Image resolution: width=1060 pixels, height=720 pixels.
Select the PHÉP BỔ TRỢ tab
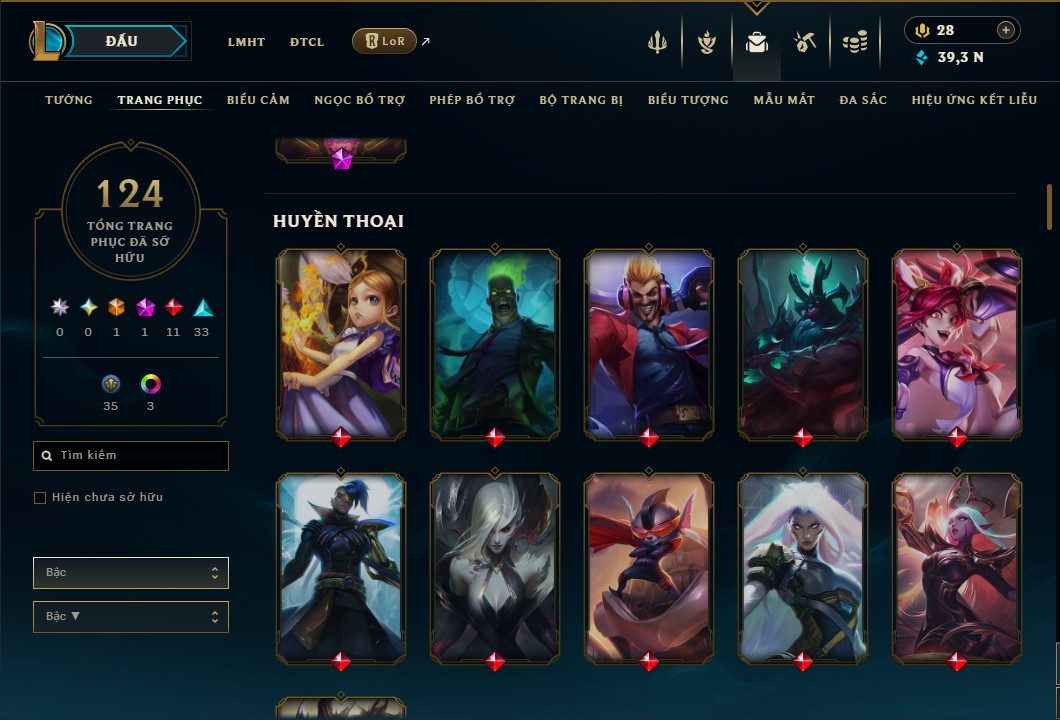[472, 100]
